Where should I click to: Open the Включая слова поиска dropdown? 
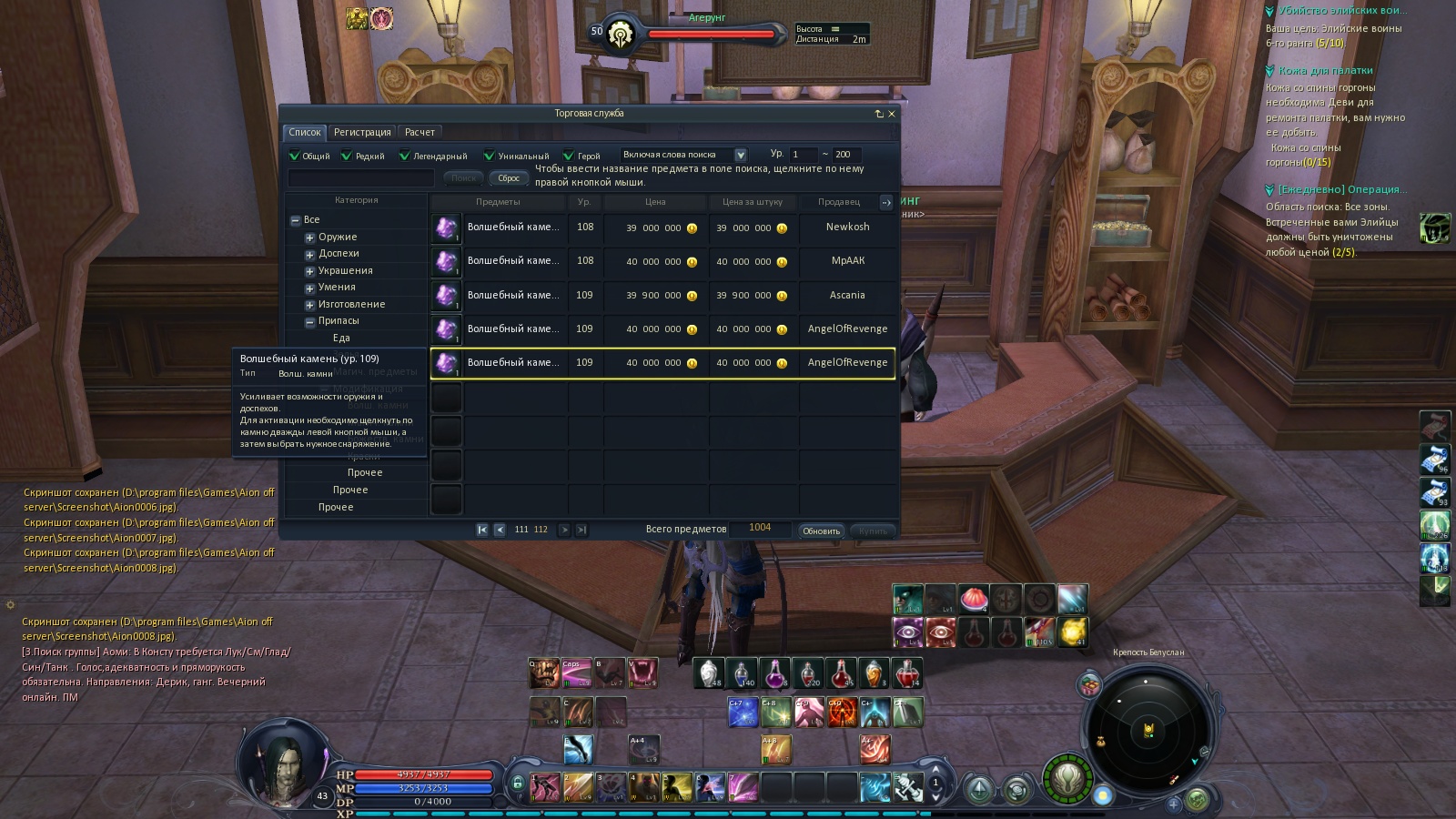pos(740,156)
